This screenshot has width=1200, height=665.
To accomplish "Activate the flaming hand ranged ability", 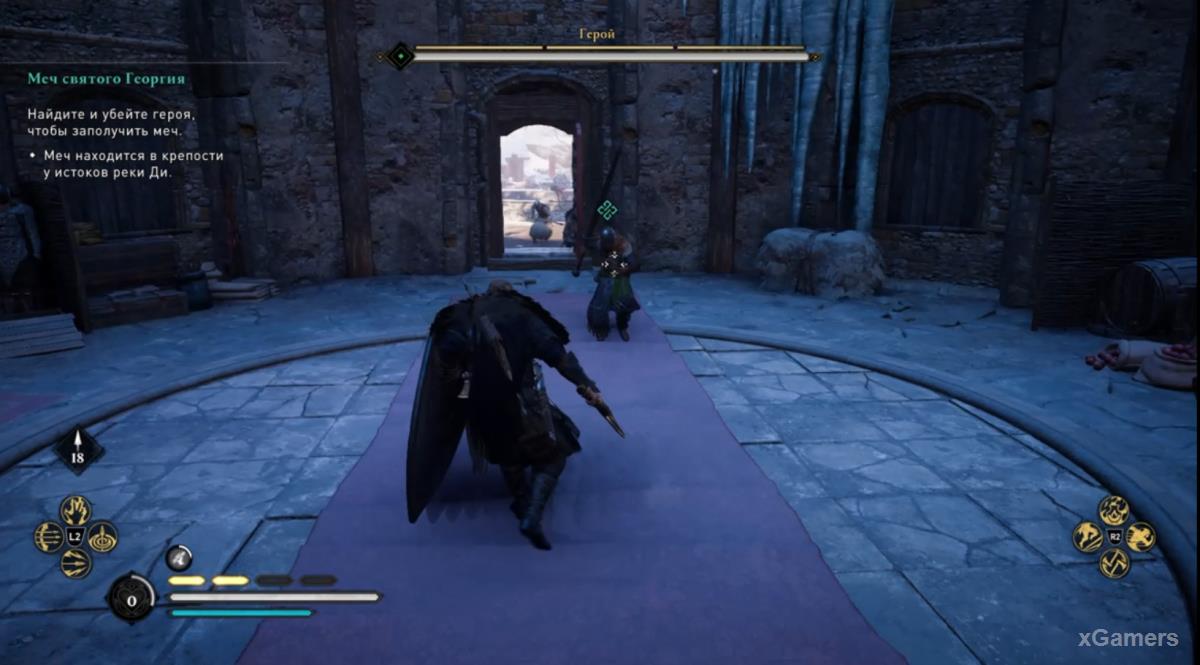I will pos(75,511).
